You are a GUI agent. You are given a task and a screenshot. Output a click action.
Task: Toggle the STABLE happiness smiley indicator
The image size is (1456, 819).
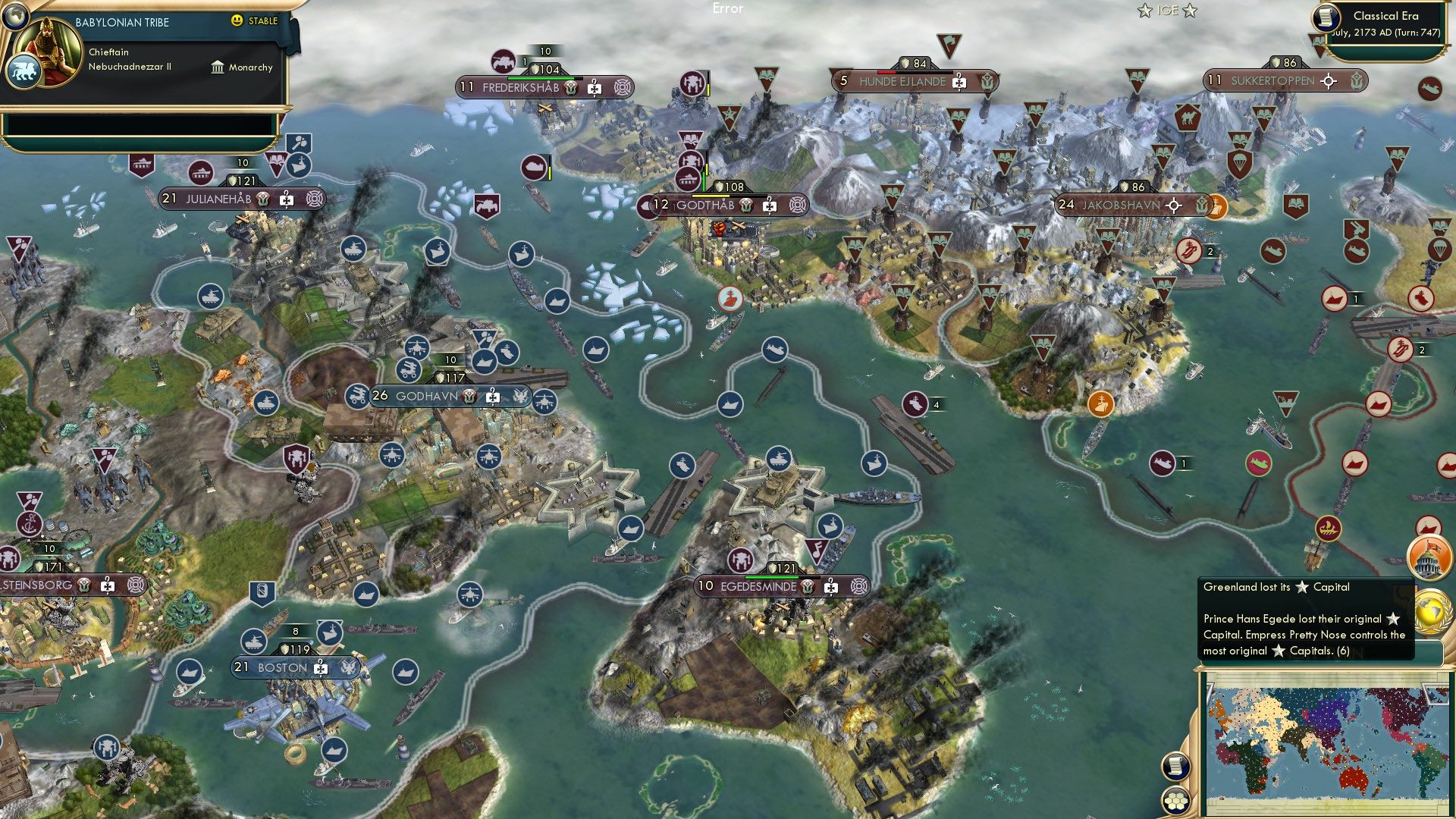point(238,22)
